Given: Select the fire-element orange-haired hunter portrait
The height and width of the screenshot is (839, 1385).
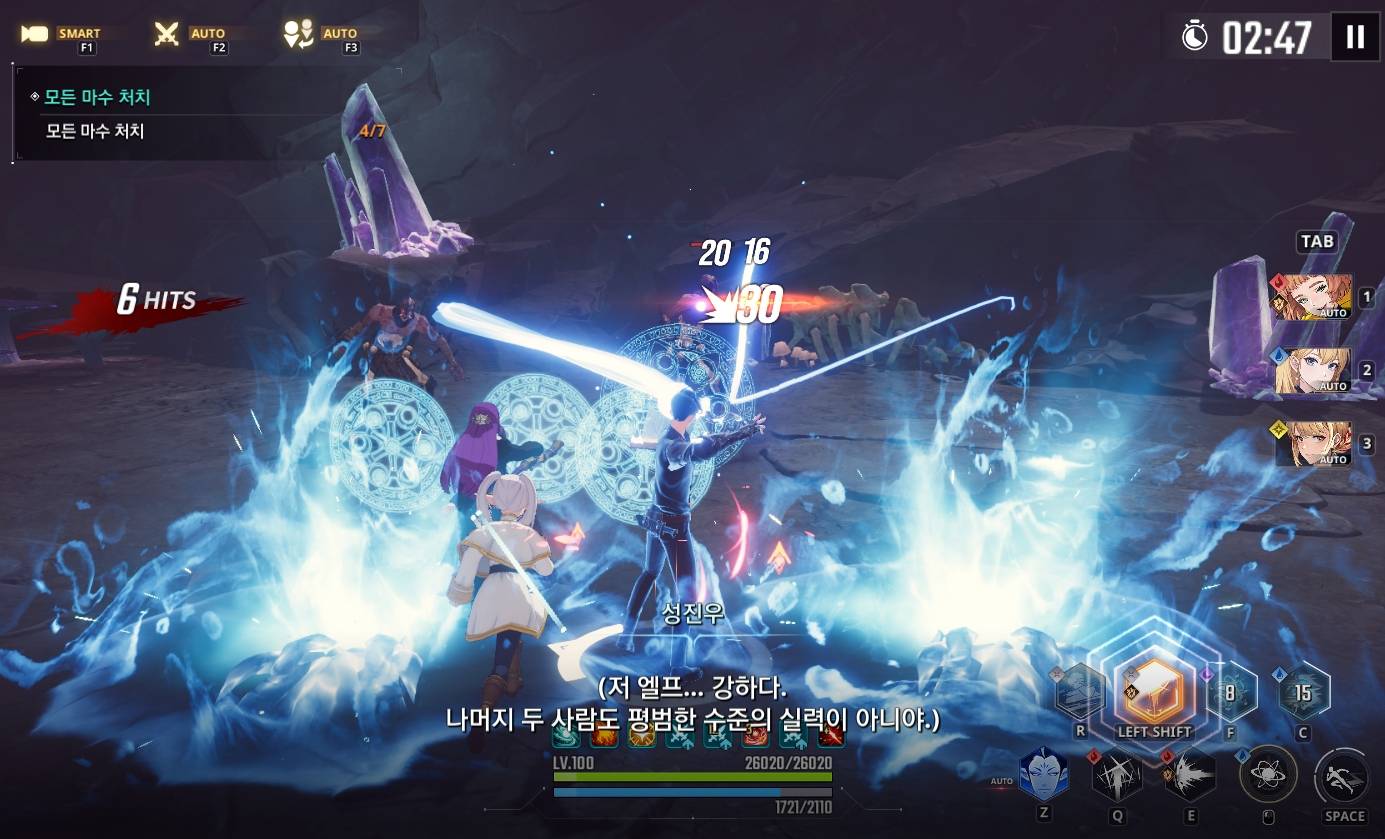Looking at the screenshot, I should (x=1313, y=297).
